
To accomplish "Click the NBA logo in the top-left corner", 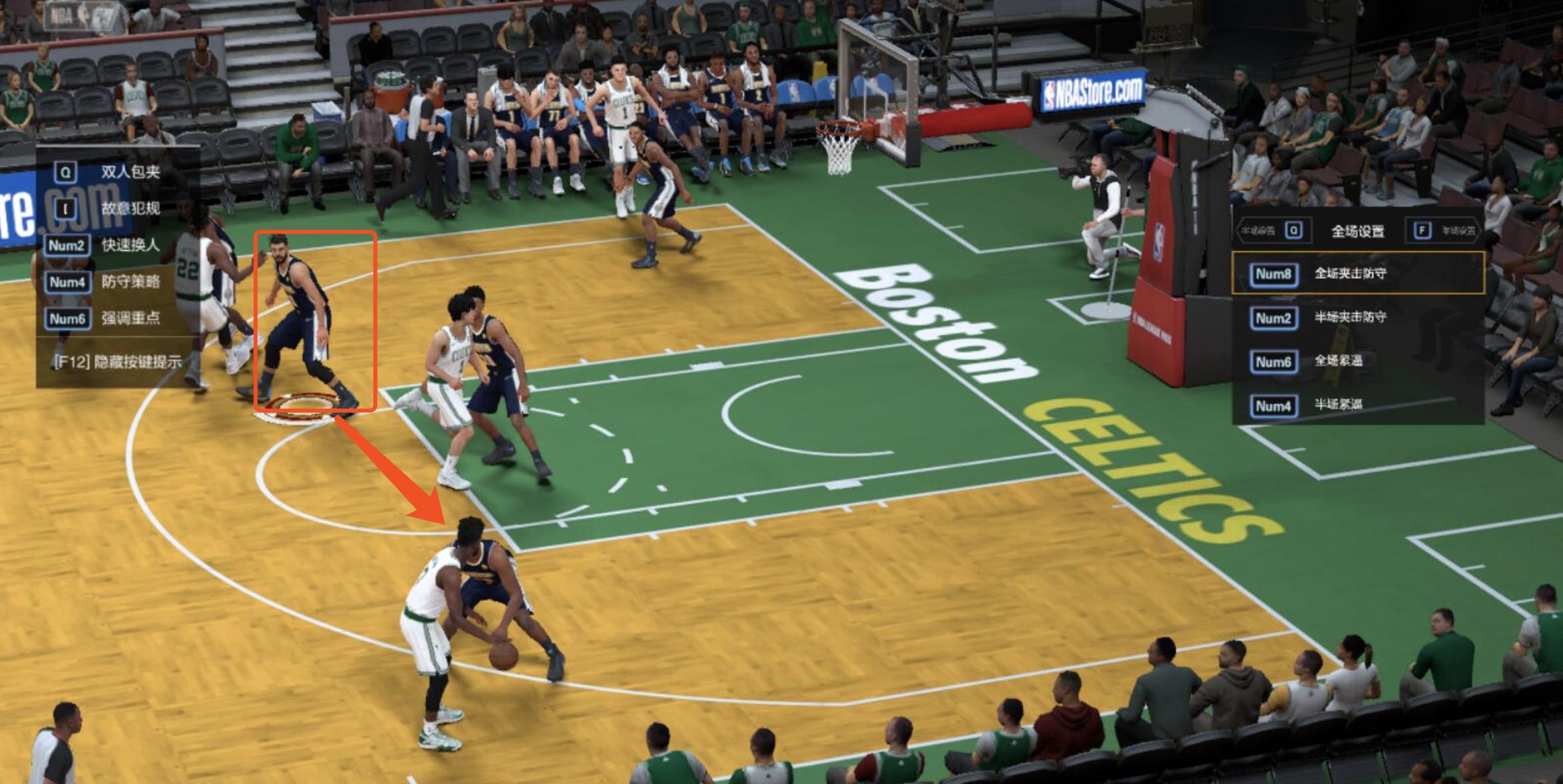I will pyautogui.click(x=67, y=15).
